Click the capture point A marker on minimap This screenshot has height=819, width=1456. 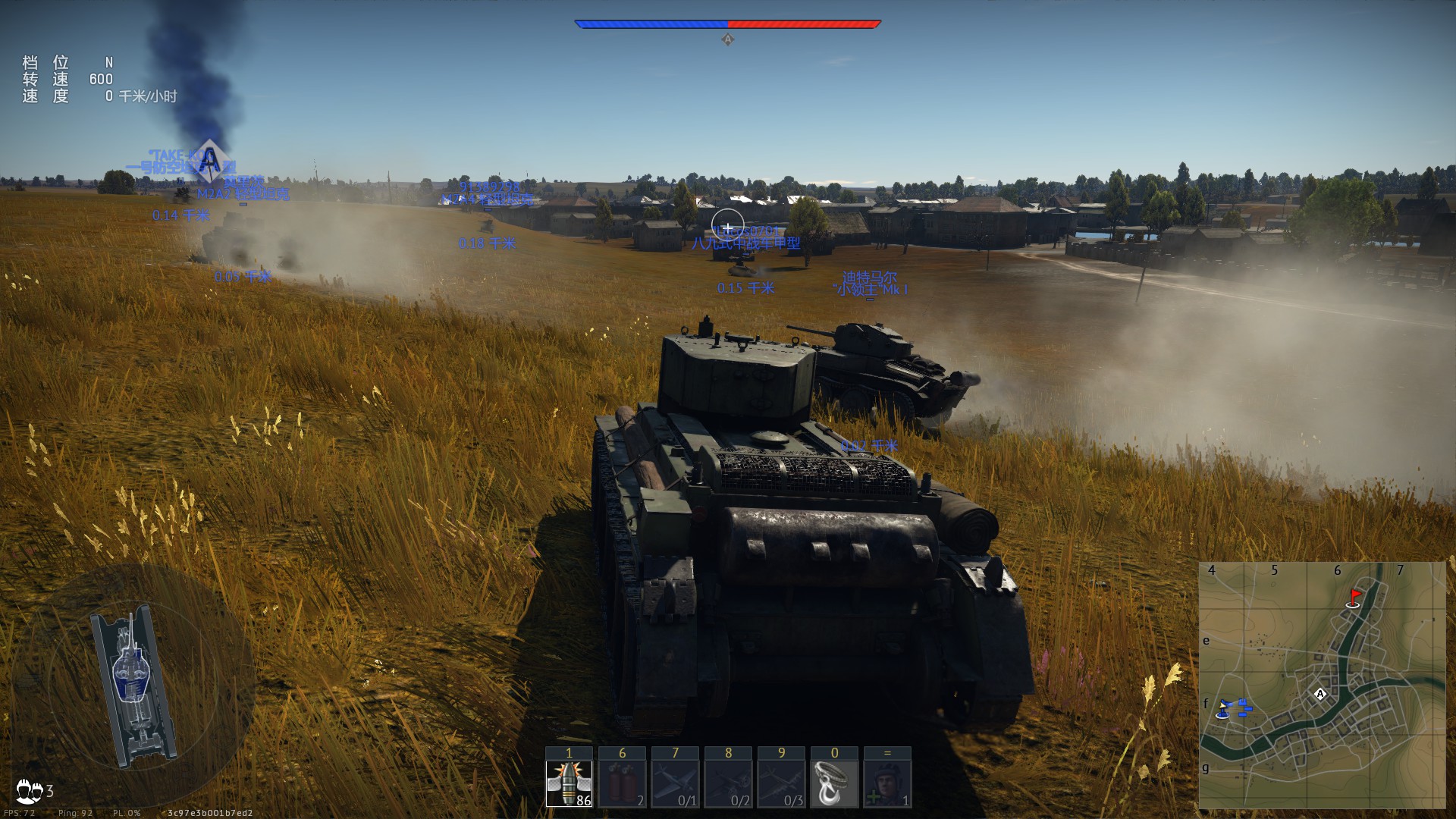tap(1320, 694)
